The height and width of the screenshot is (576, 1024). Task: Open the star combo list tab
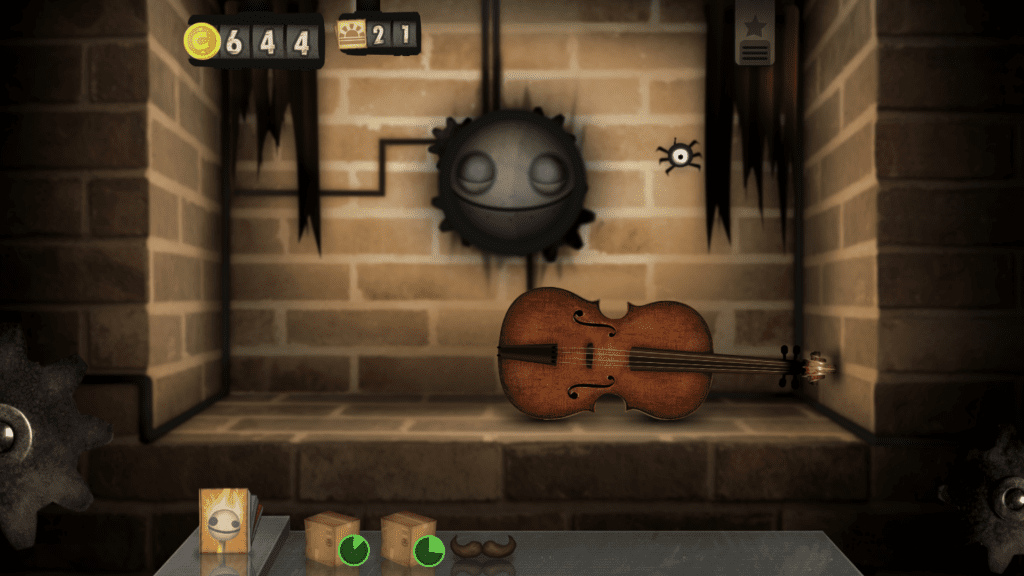[x=755, y=34]
